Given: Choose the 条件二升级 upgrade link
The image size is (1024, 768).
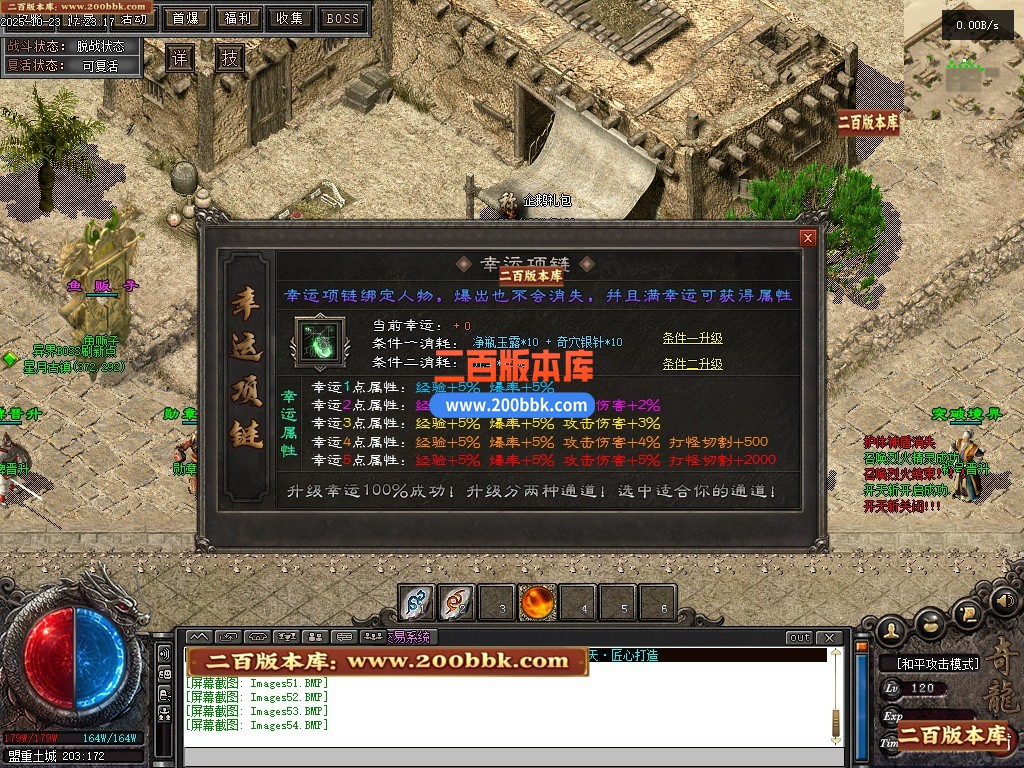Looking at the screenshot, I should 692,364.
